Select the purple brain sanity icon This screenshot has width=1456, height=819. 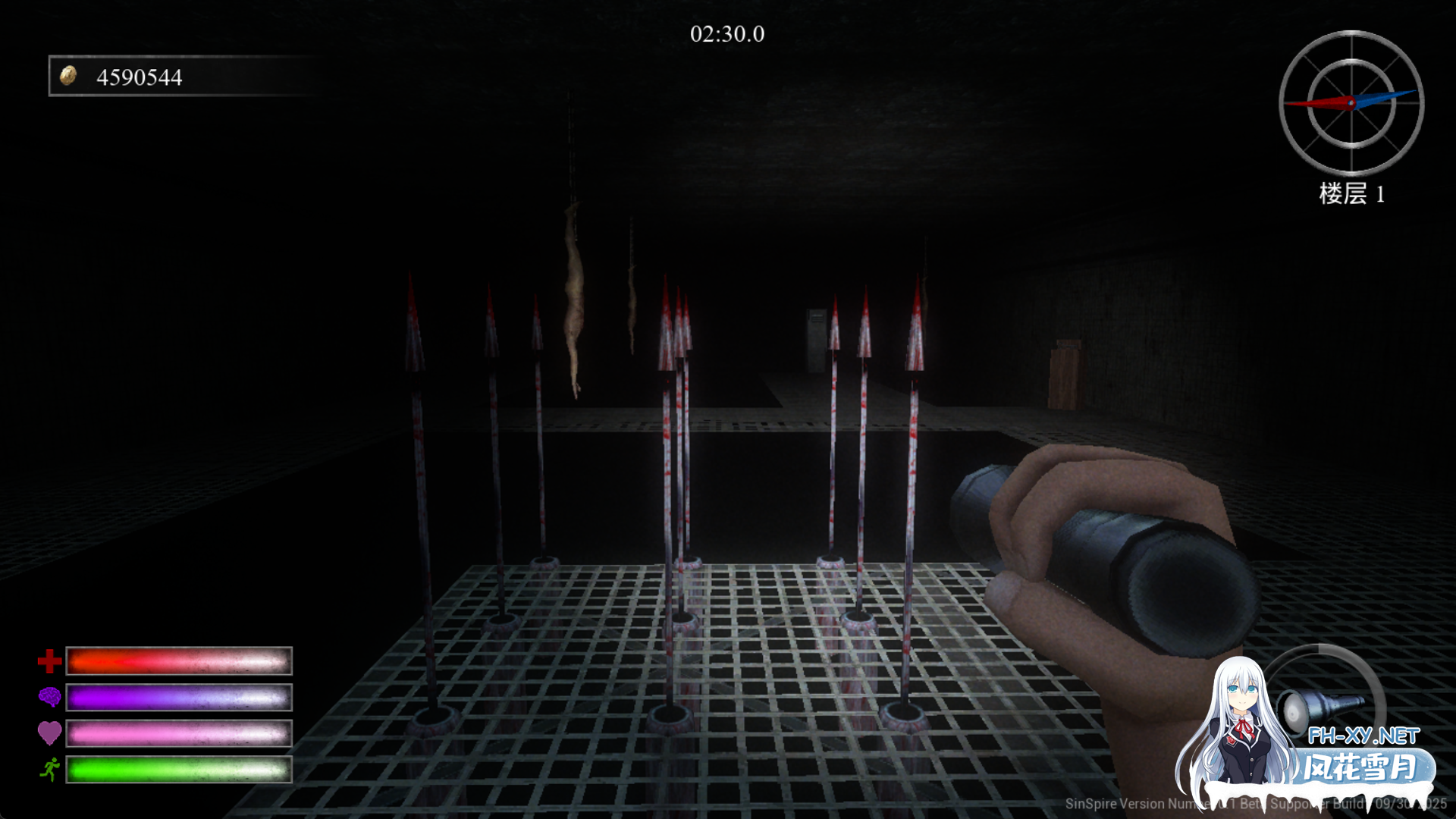point(49,696)
